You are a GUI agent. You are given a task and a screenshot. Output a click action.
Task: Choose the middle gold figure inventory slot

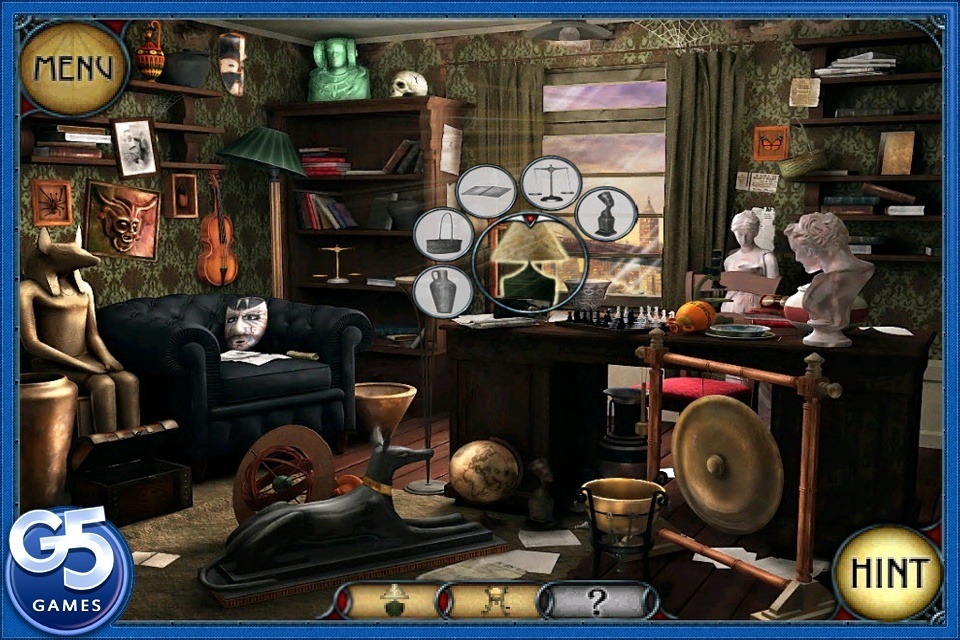494,599
